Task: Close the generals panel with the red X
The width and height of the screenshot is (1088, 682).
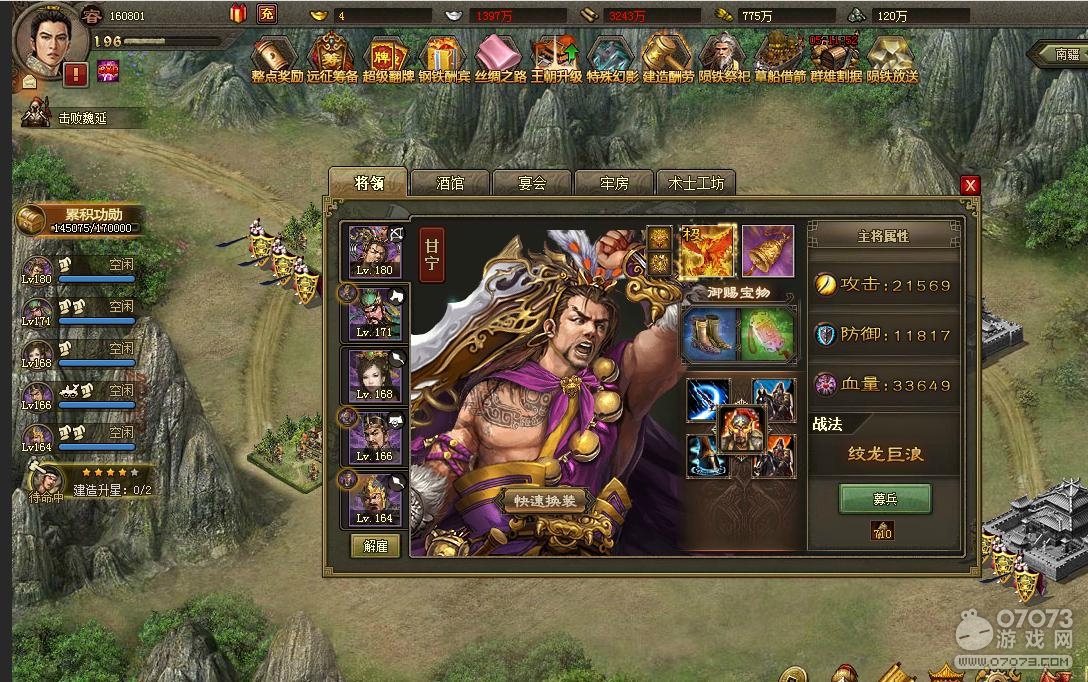Action: (970, 185)
